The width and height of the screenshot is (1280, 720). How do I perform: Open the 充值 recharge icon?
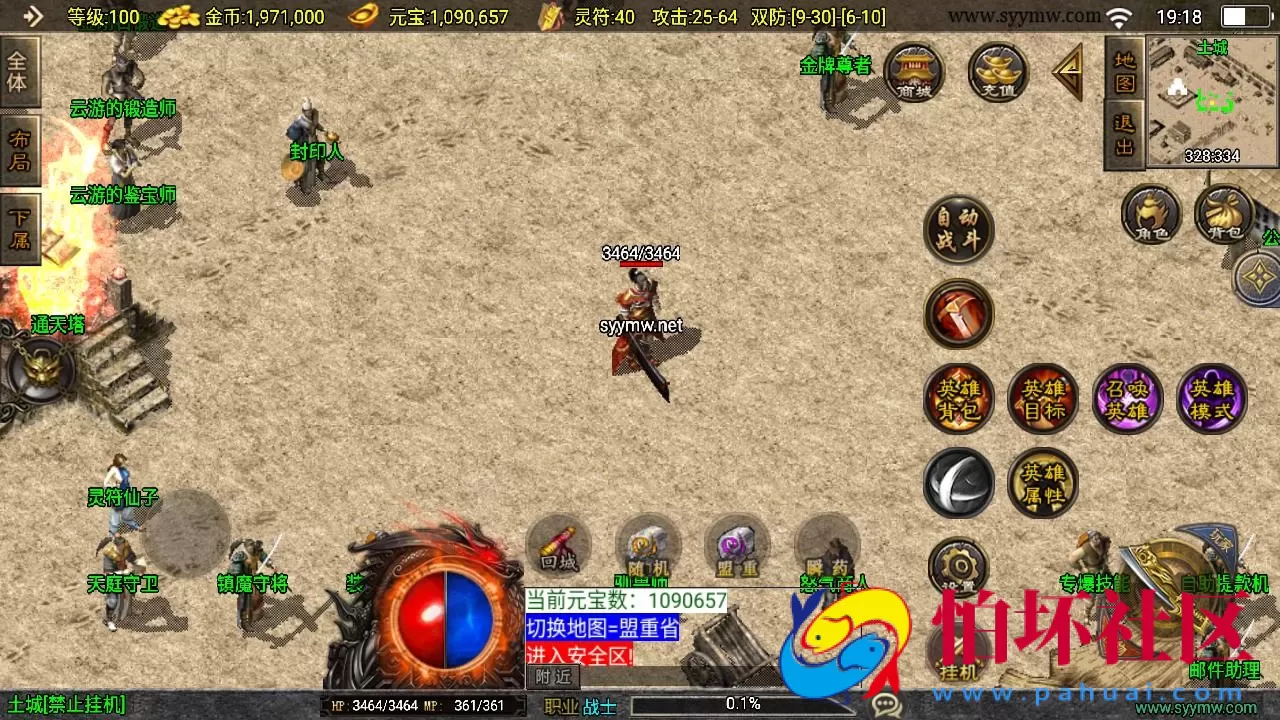(x=996, y=72)
